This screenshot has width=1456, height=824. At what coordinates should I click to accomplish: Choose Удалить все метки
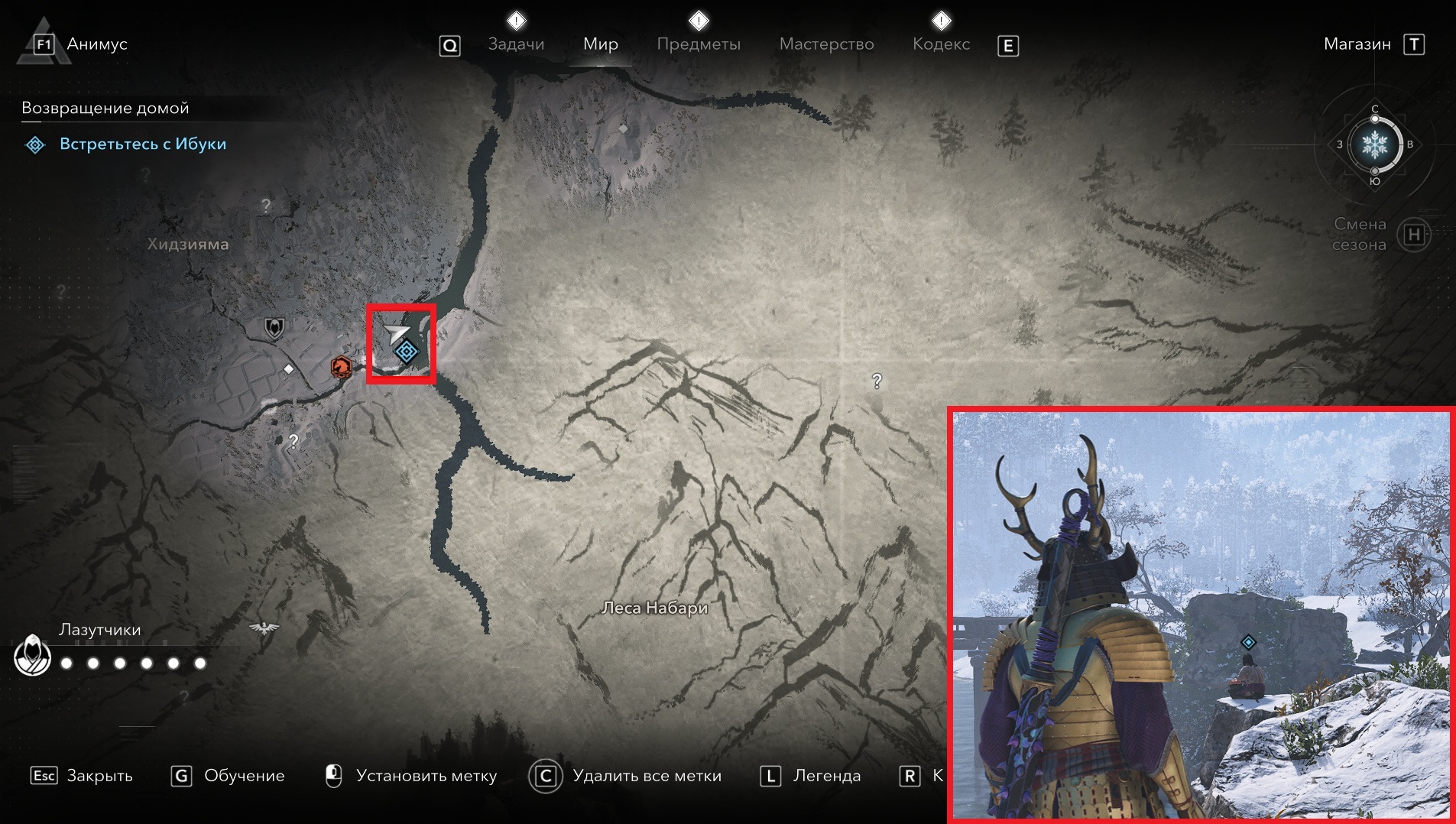pos(625,776)
